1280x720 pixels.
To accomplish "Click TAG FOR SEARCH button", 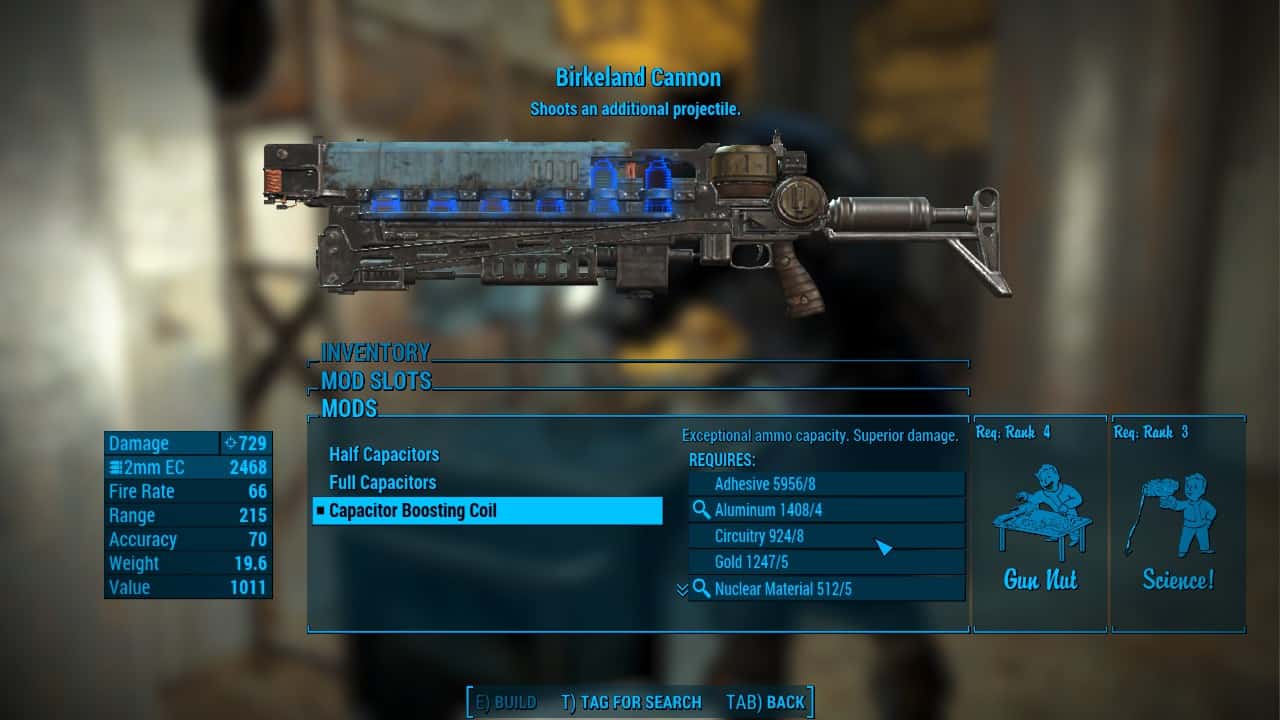I will coord(631,702).
